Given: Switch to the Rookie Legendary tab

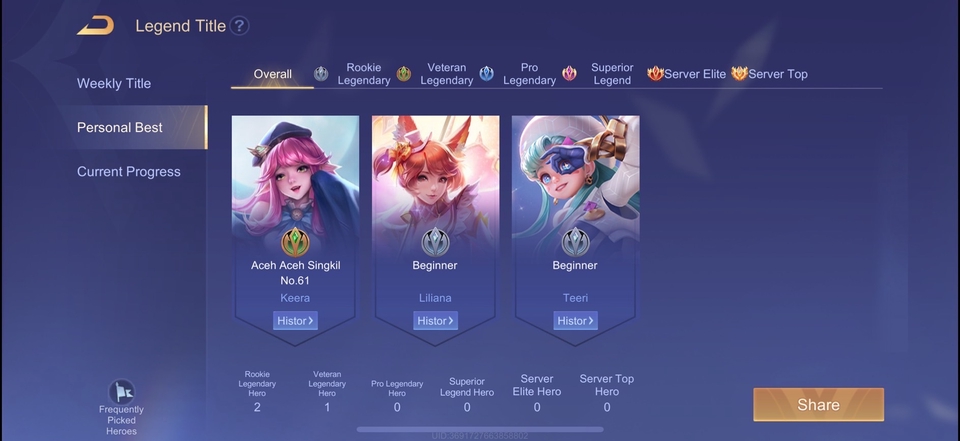Looking at the screenshot, I should 353,74.
